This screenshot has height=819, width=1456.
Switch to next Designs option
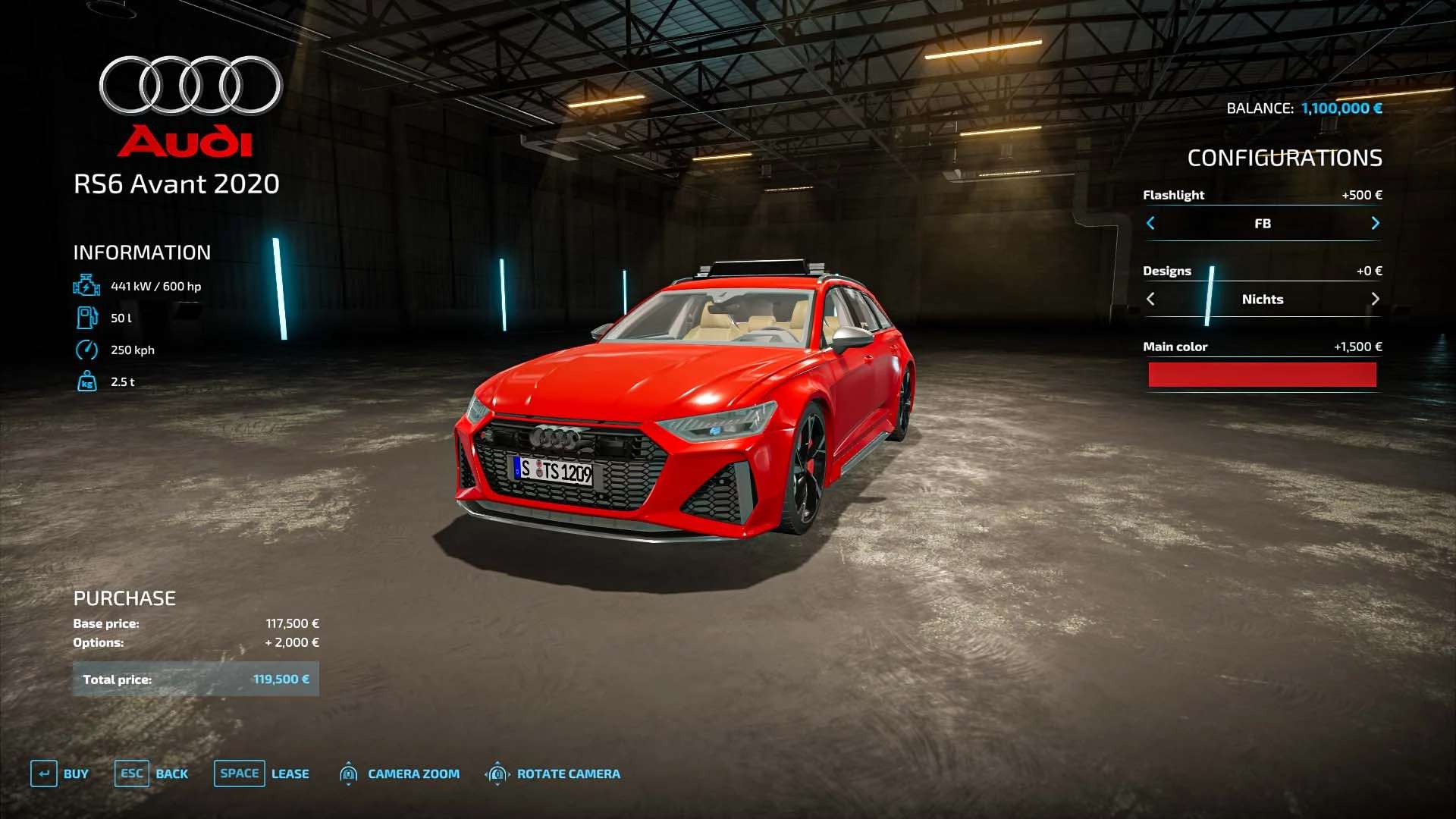1375,299
